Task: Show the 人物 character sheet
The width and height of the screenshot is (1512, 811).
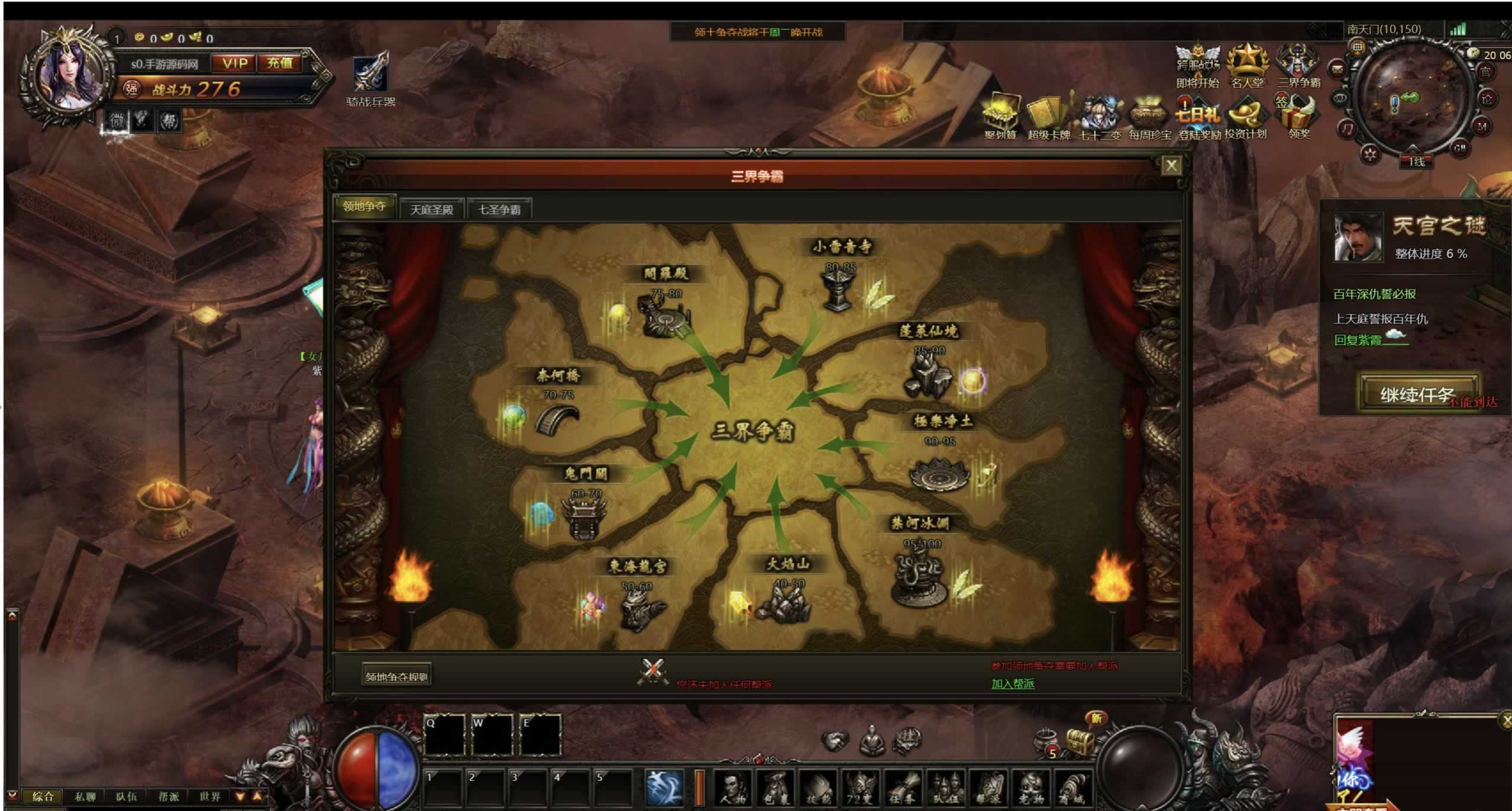Action: [733, 787]
